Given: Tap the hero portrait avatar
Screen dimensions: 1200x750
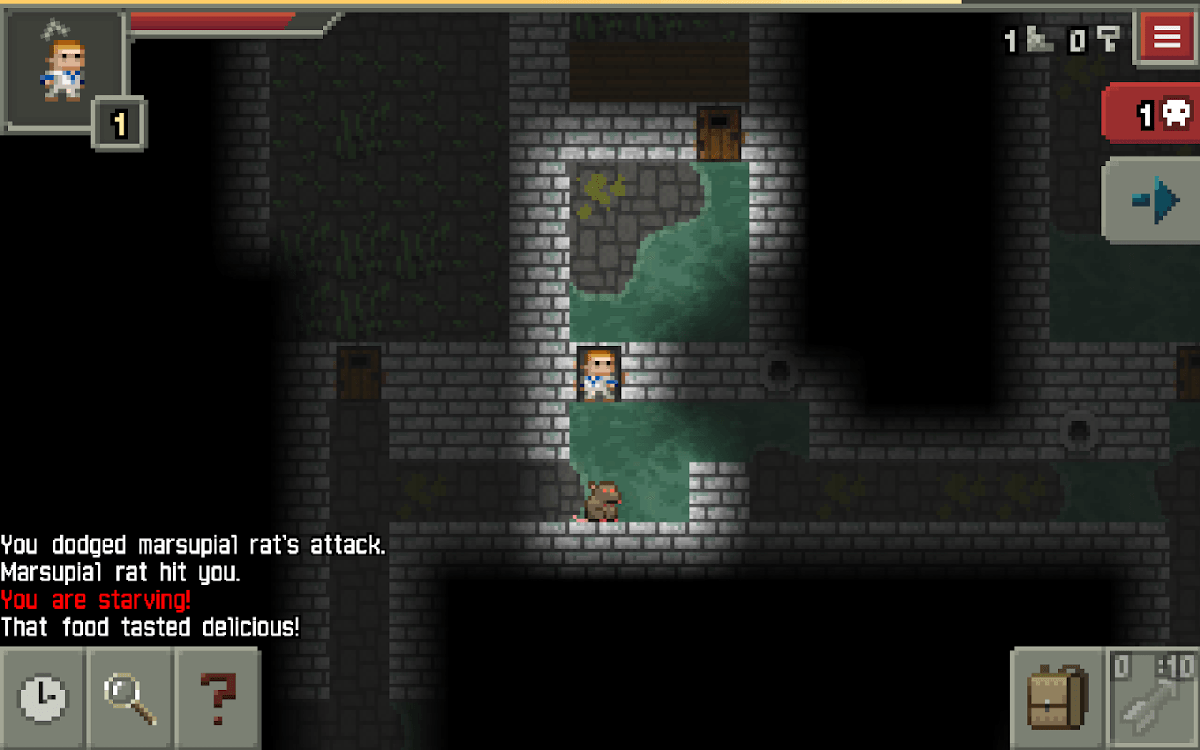Looking at the screenshot, I should tap(64, 66).
